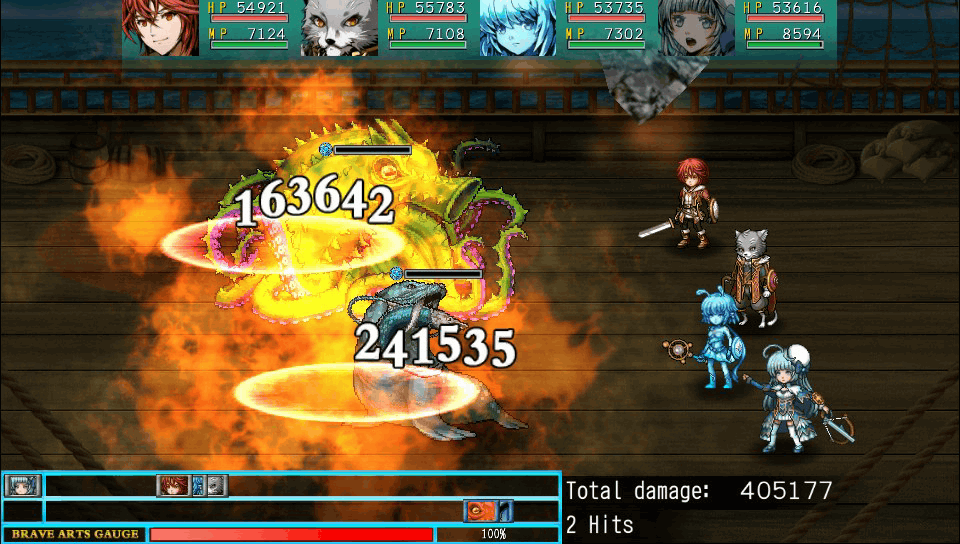This screenshot has width=960, height=544.
Task: Click the orange octopus enemy turn icon
Action: pyautogui.click(x=480, y=511)
